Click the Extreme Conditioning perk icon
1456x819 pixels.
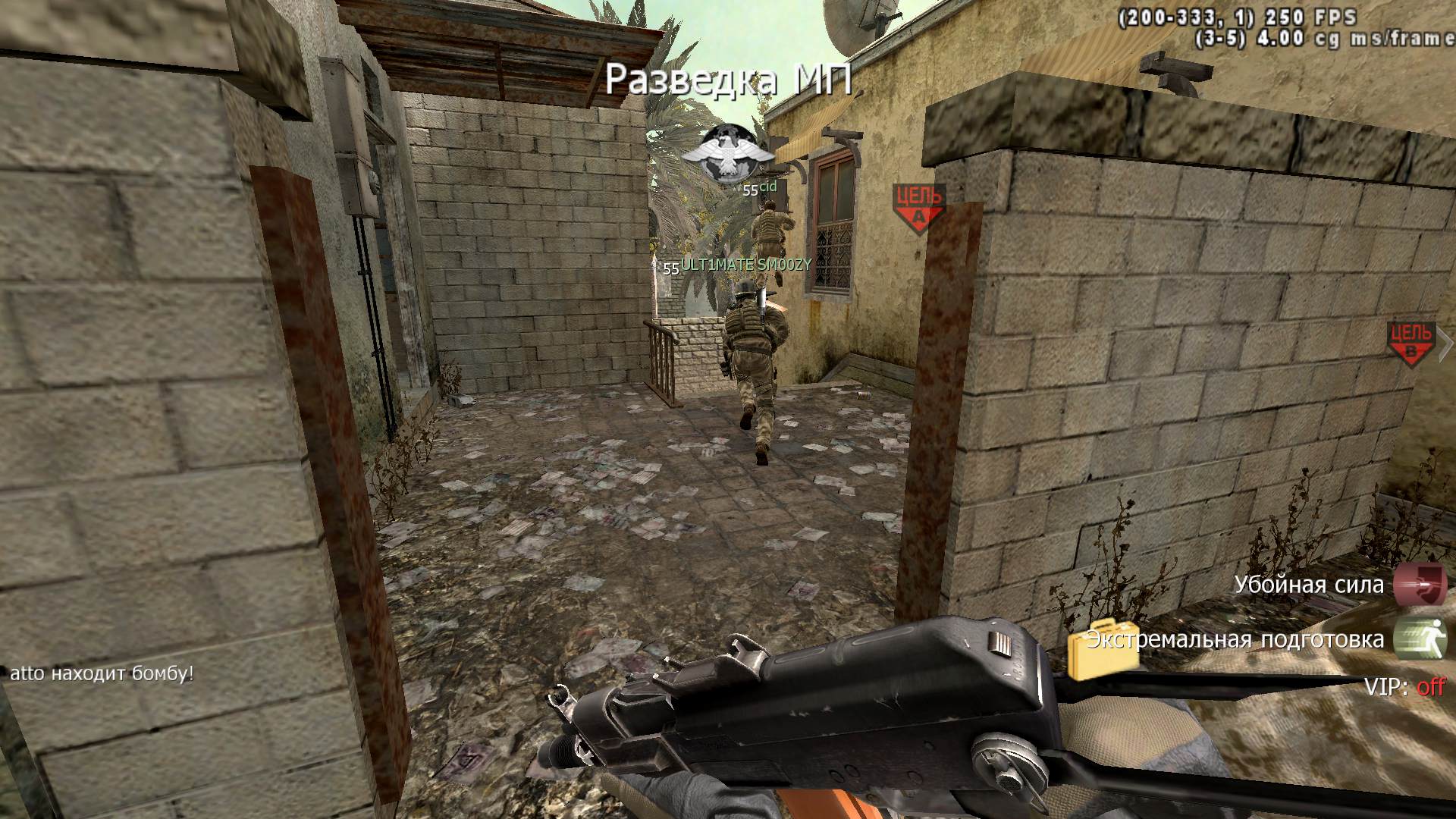1420,639
